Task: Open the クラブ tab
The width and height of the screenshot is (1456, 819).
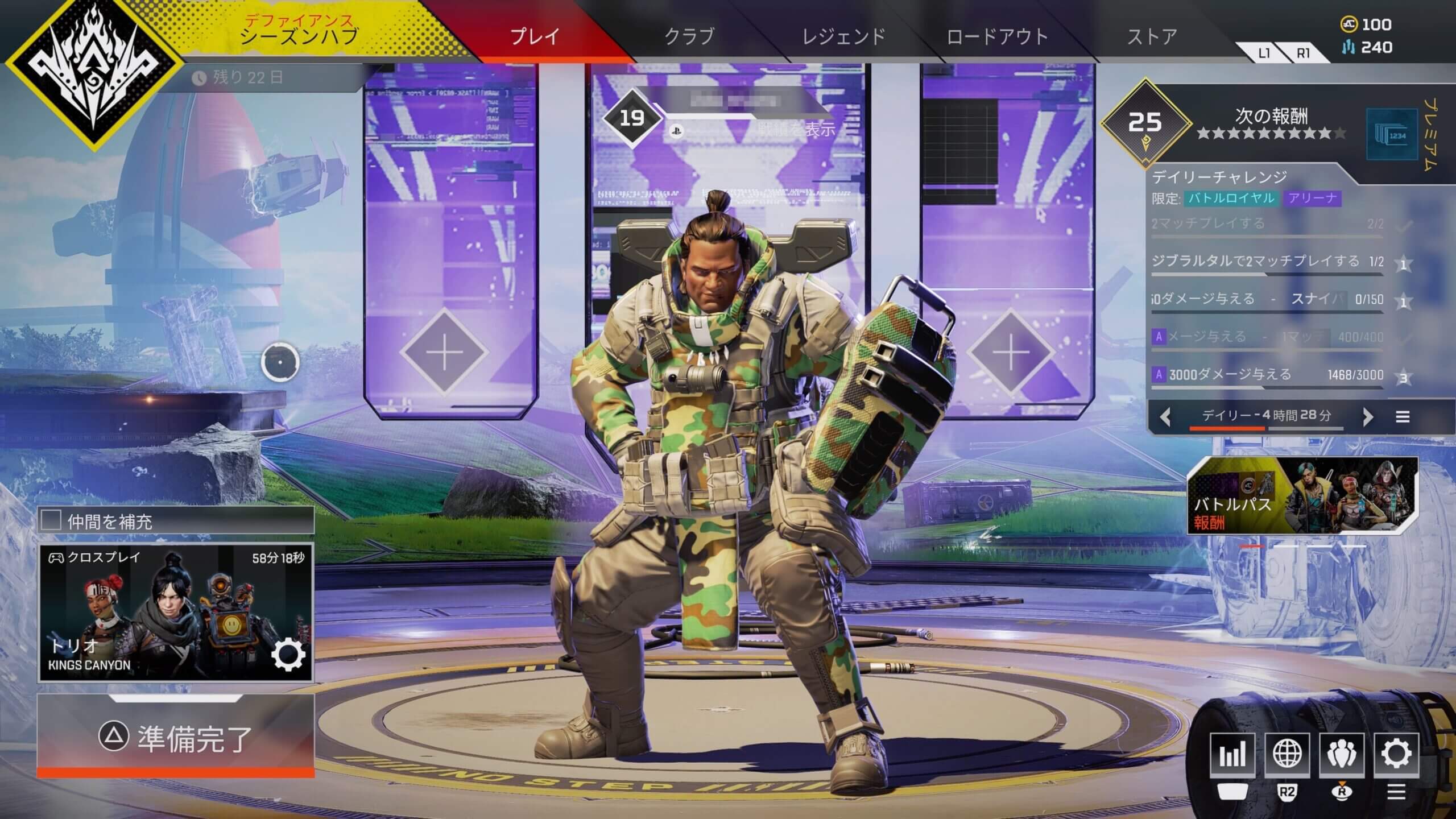Action: click(x=689, y=36)
